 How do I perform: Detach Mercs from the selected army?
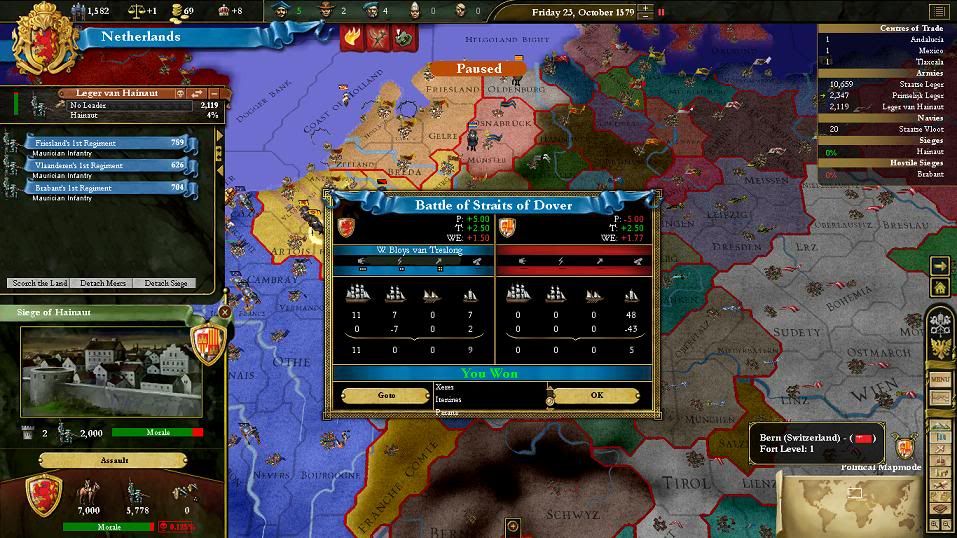(x=102, y=283)
